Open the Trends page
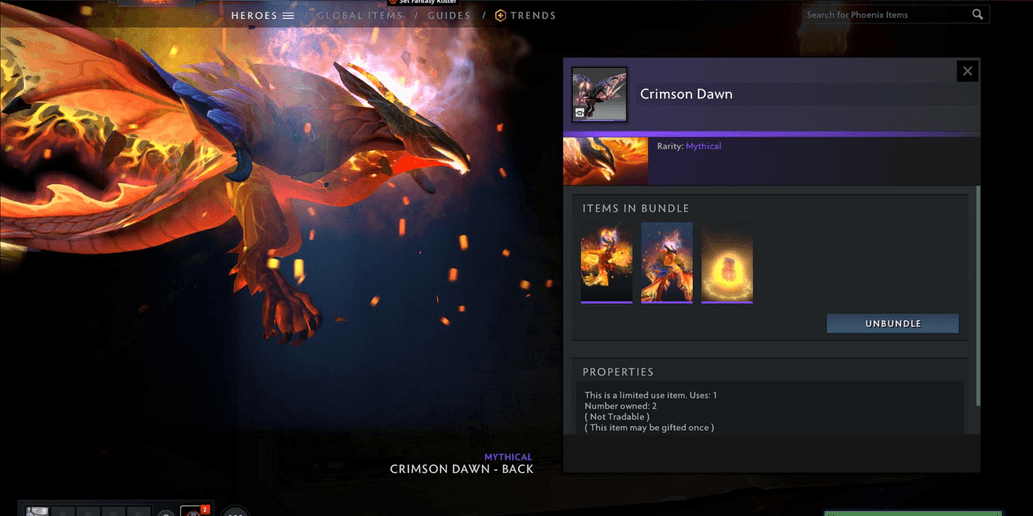This screenshot has width=1033, height=516. click(526, 16)
